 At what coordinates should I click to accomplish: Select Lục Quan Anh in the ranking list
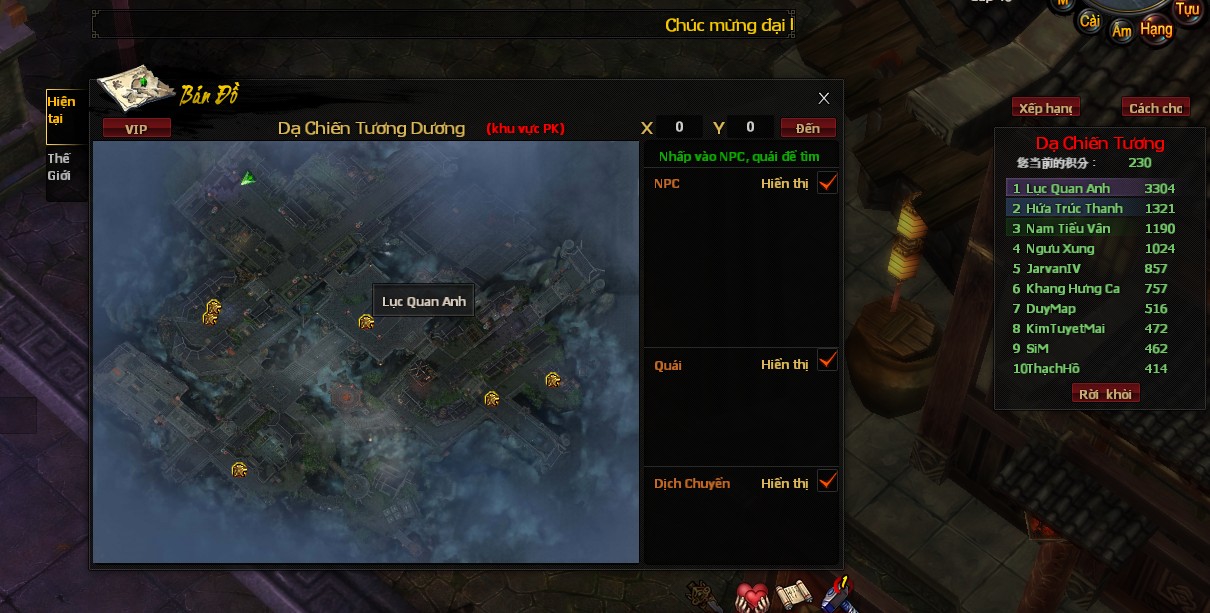tap(1068, 188)
